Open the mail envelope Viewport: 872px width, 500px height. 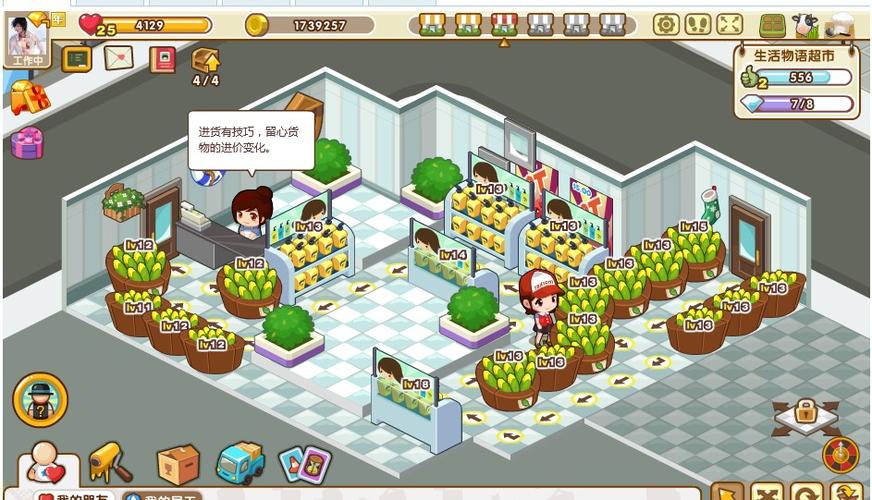pos(118,58)
